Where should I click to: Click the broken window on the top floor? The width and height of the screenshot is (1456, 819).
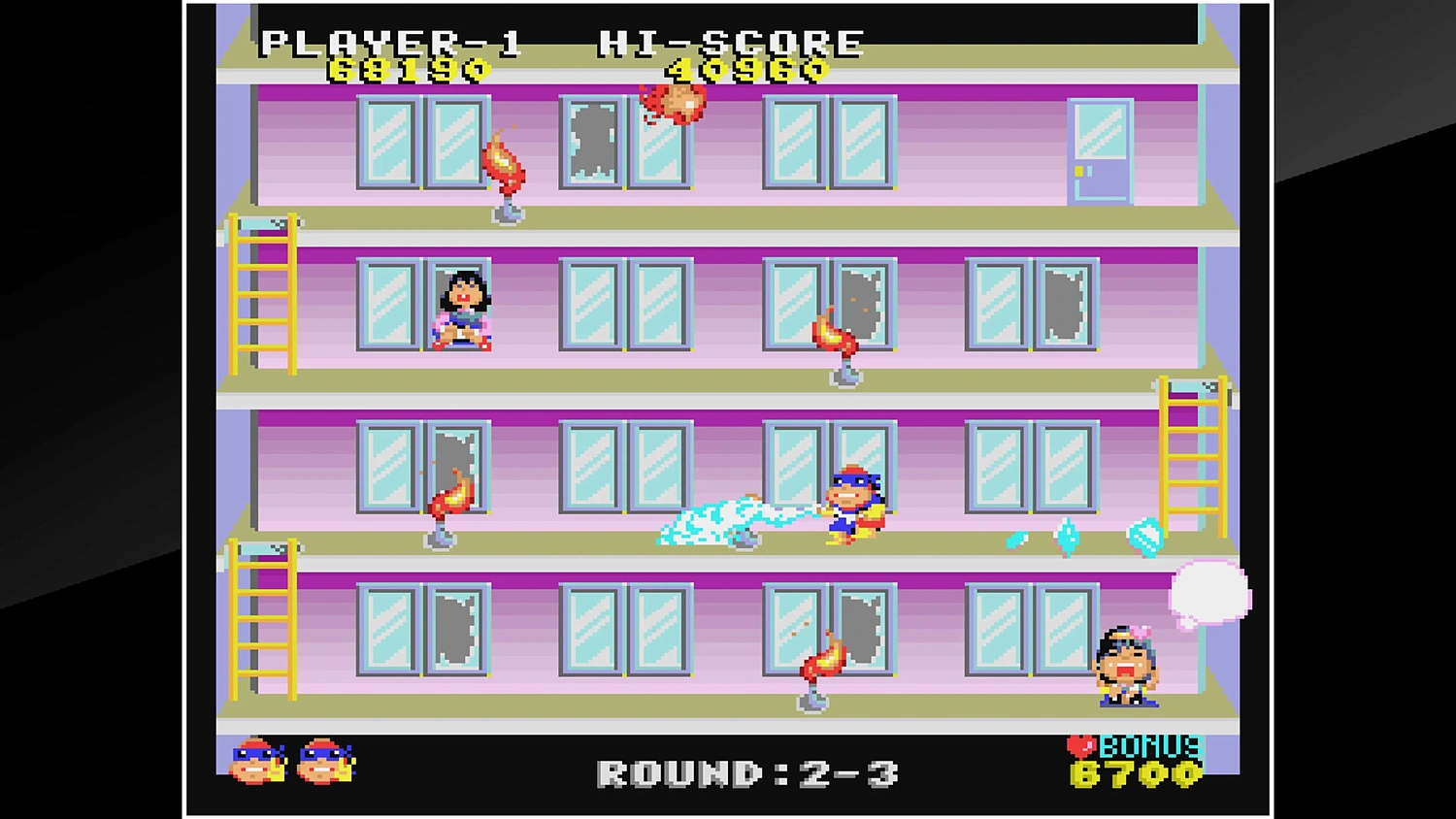point(590,146)
